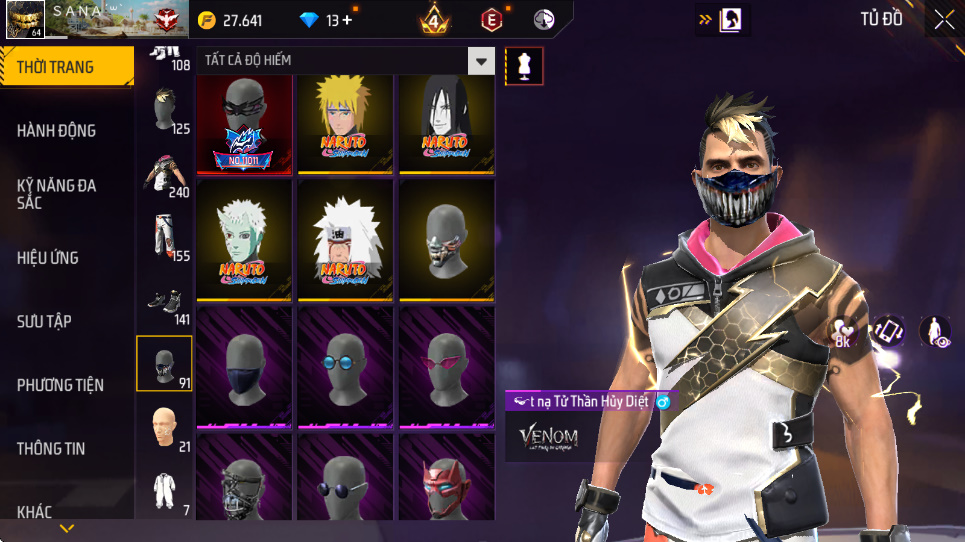Select the blue round glasses mask item
Image resolution: width=965 pixels, height=542 pixels.
pyautogui.click(x=345, y=367)
